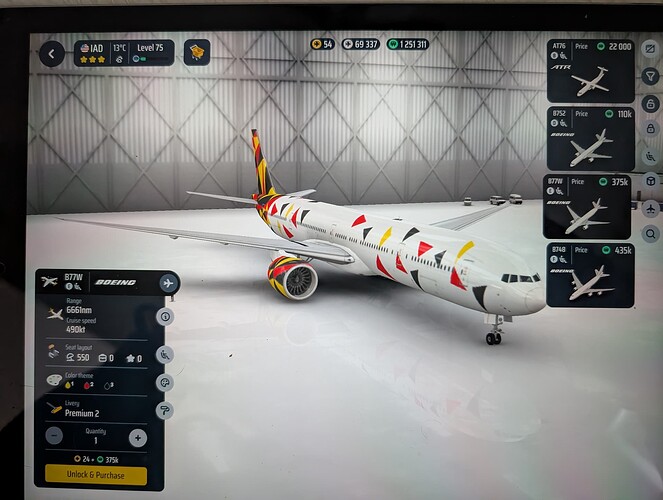Choose the B752 Boeing aircraft card

[x=589, y=138]
